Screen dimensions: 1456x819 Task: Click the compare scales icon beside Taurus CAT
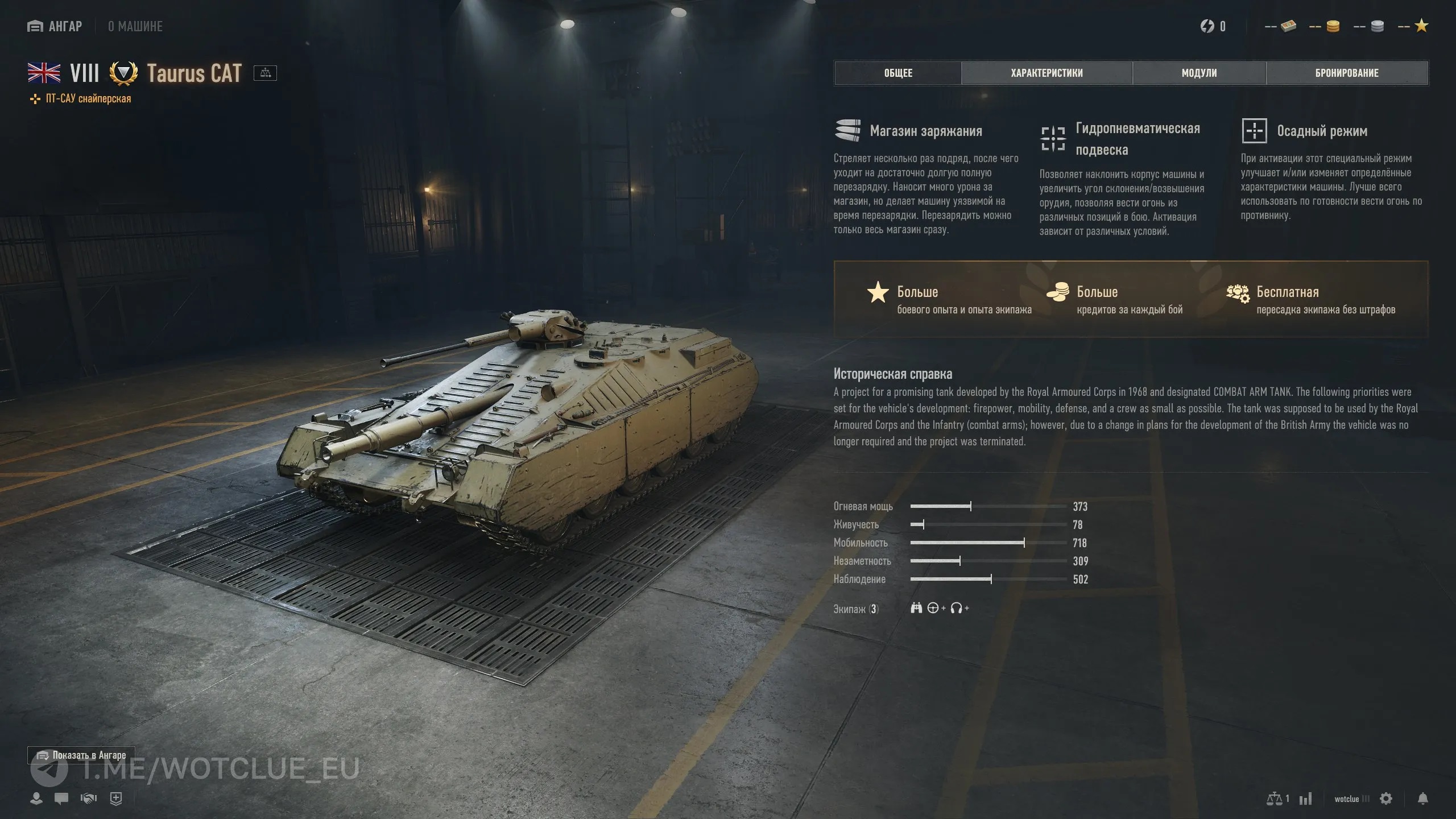tap(265, 73)
